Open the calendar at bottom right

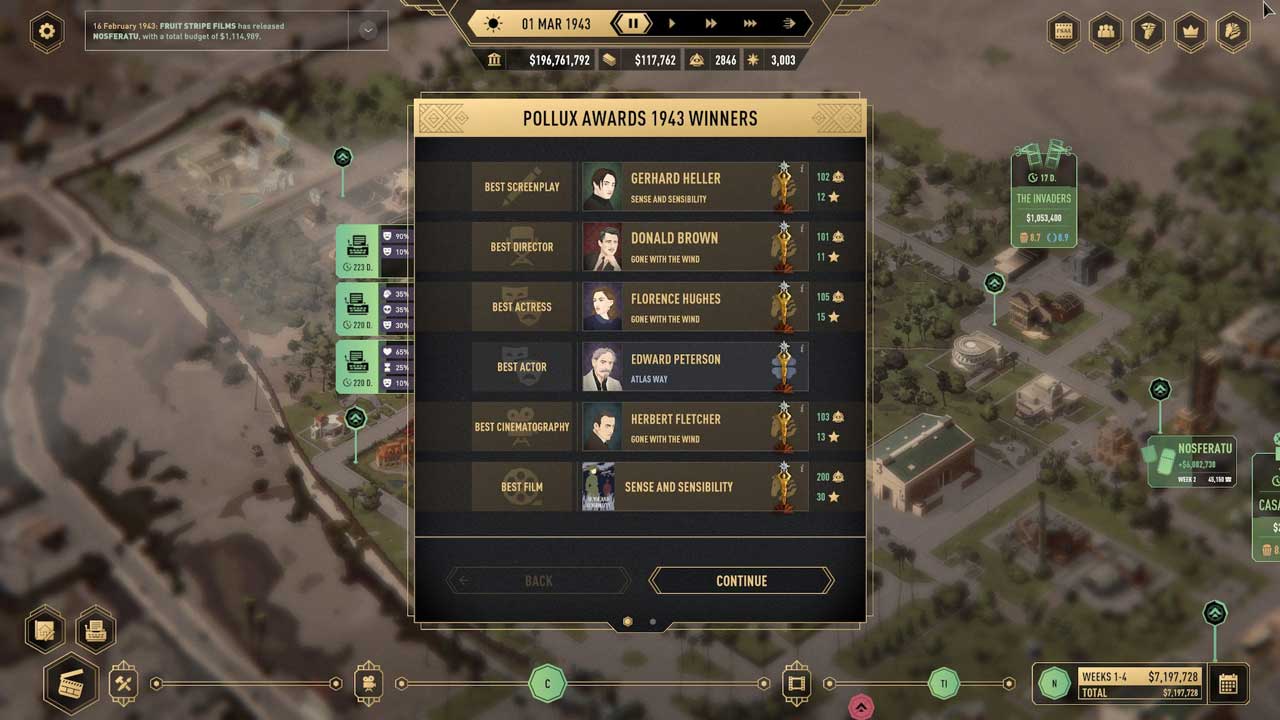(1228, 684)
